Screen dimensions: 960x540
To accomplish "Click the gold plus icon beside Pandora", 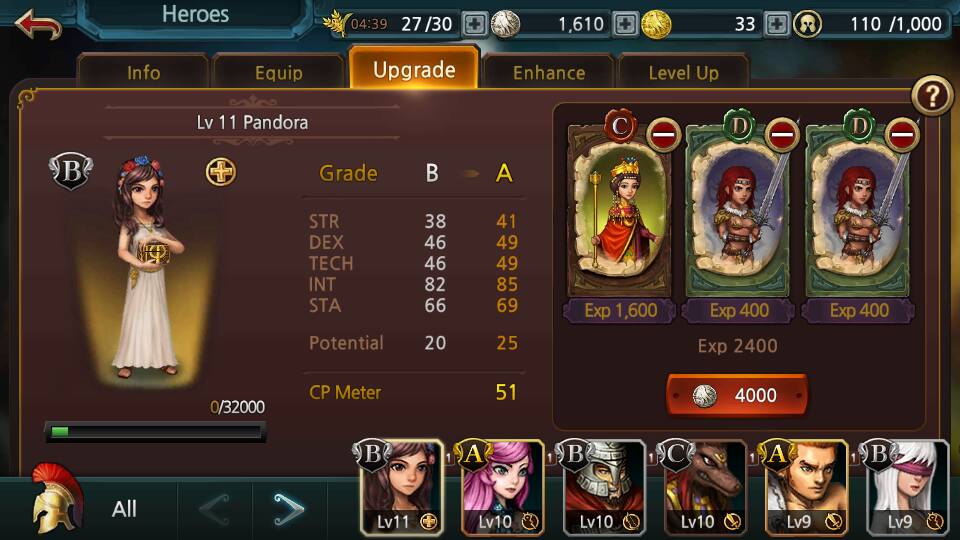I will click(x=221, y=172).
